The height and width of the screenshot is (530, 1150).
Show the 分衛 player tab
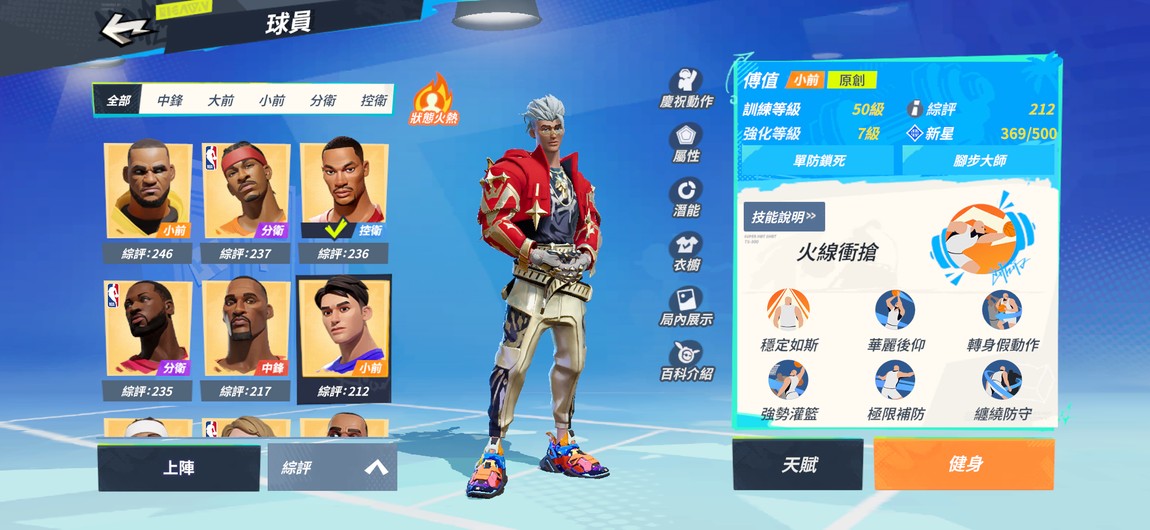(x=323, y=100)
